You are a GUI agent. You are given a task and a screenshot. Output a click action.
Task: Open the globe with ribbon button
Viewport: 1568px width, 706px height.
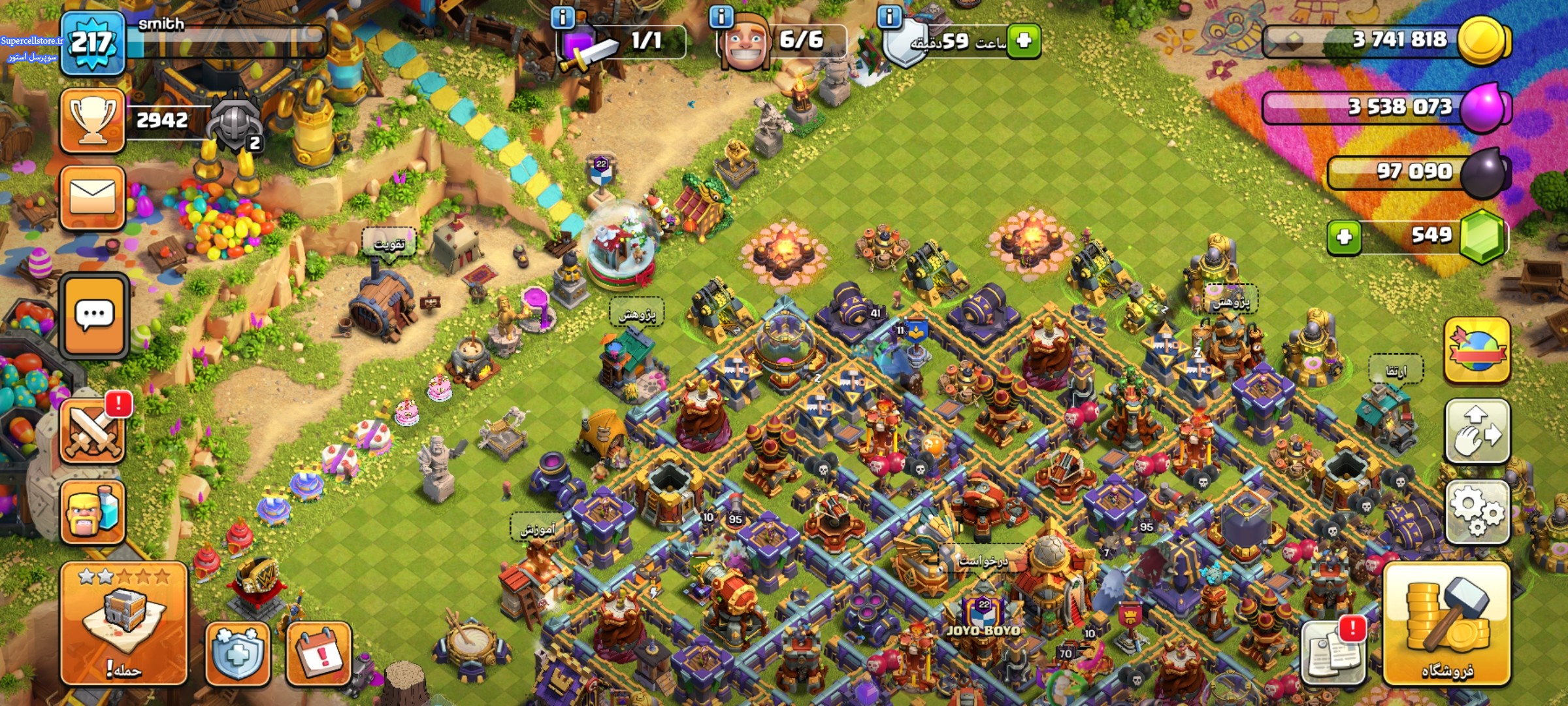tap(1477, 350)
